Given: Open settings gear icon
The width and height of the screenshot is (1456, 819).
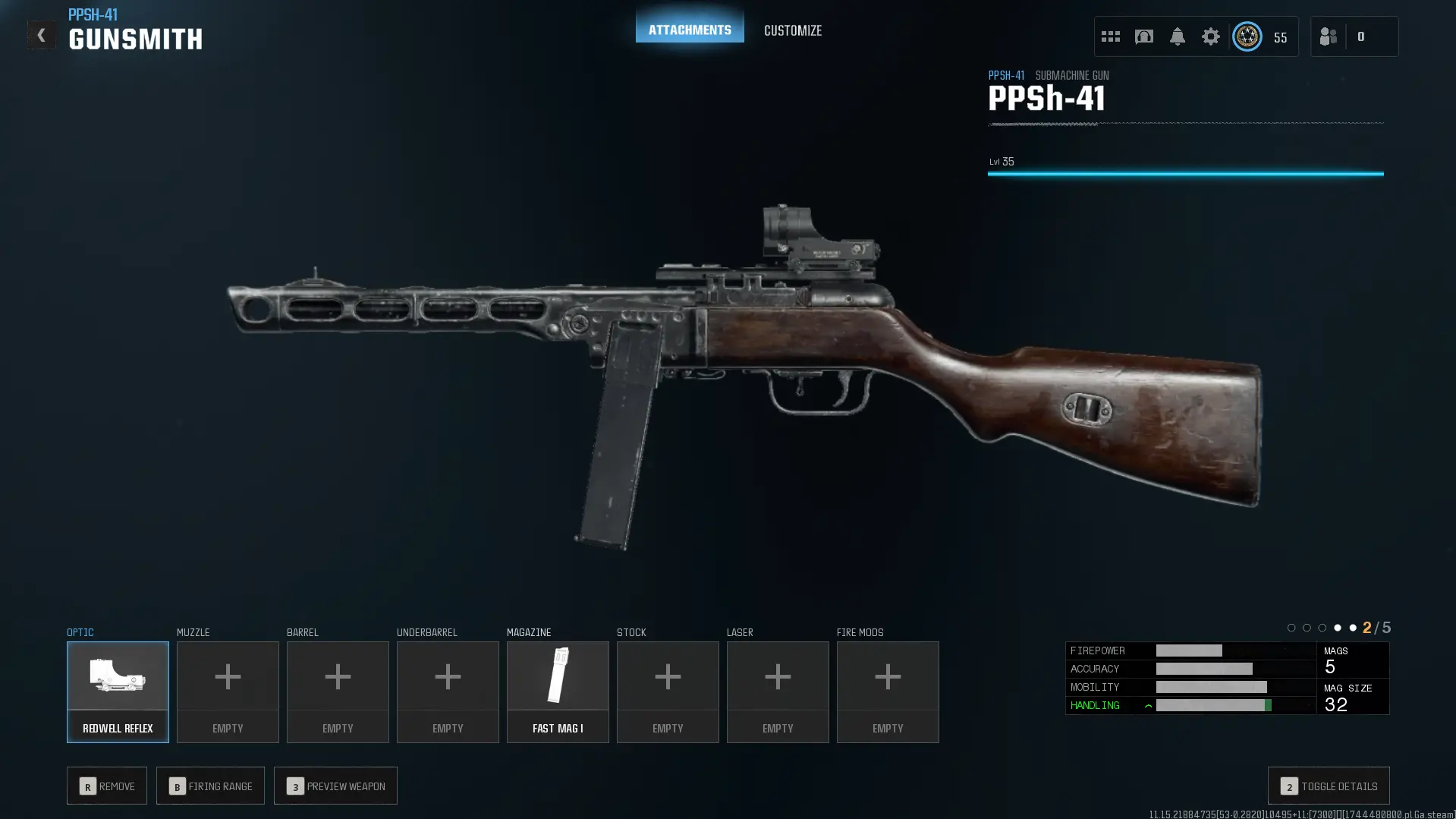Looking at the screenshot, I should point(1210,36).
